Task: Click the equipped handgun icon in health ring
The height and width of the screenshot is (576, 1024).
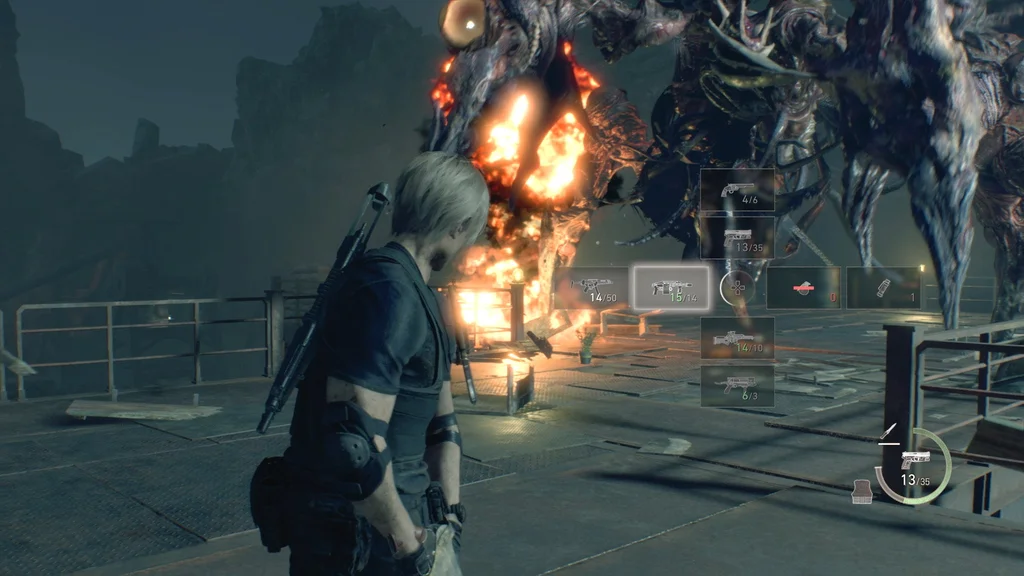Action: [x=914, y=459]
